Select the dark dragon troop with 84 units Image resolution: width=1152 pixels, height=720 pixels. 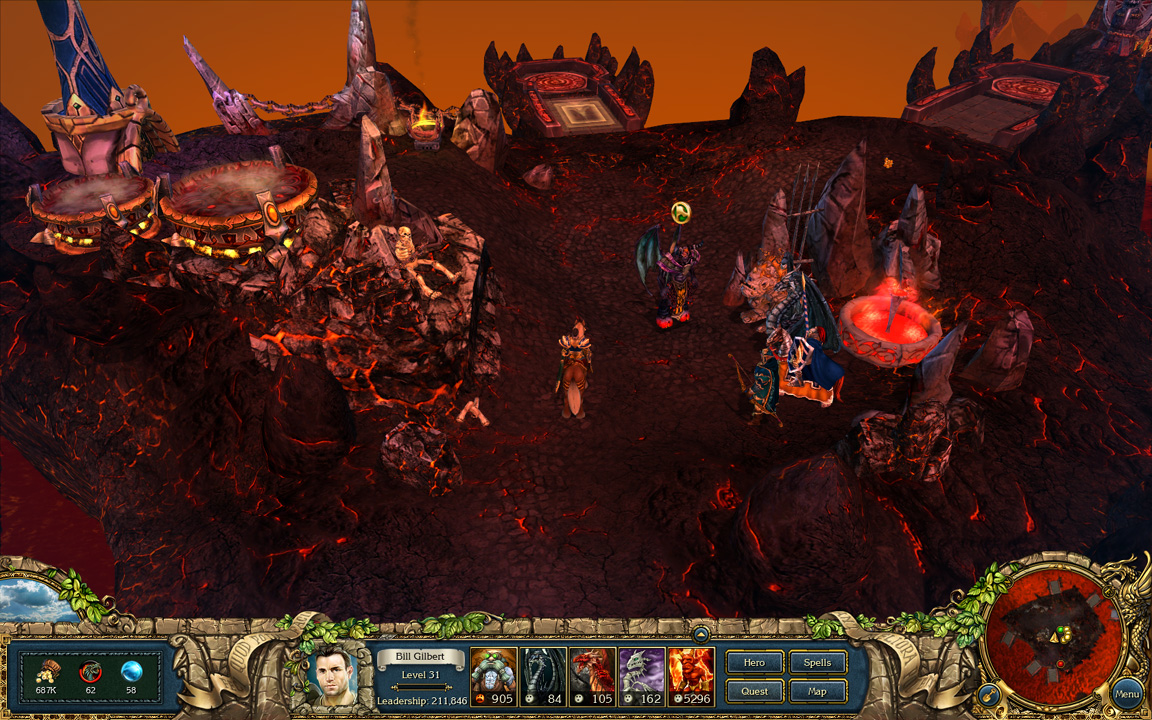coord(543,677)
